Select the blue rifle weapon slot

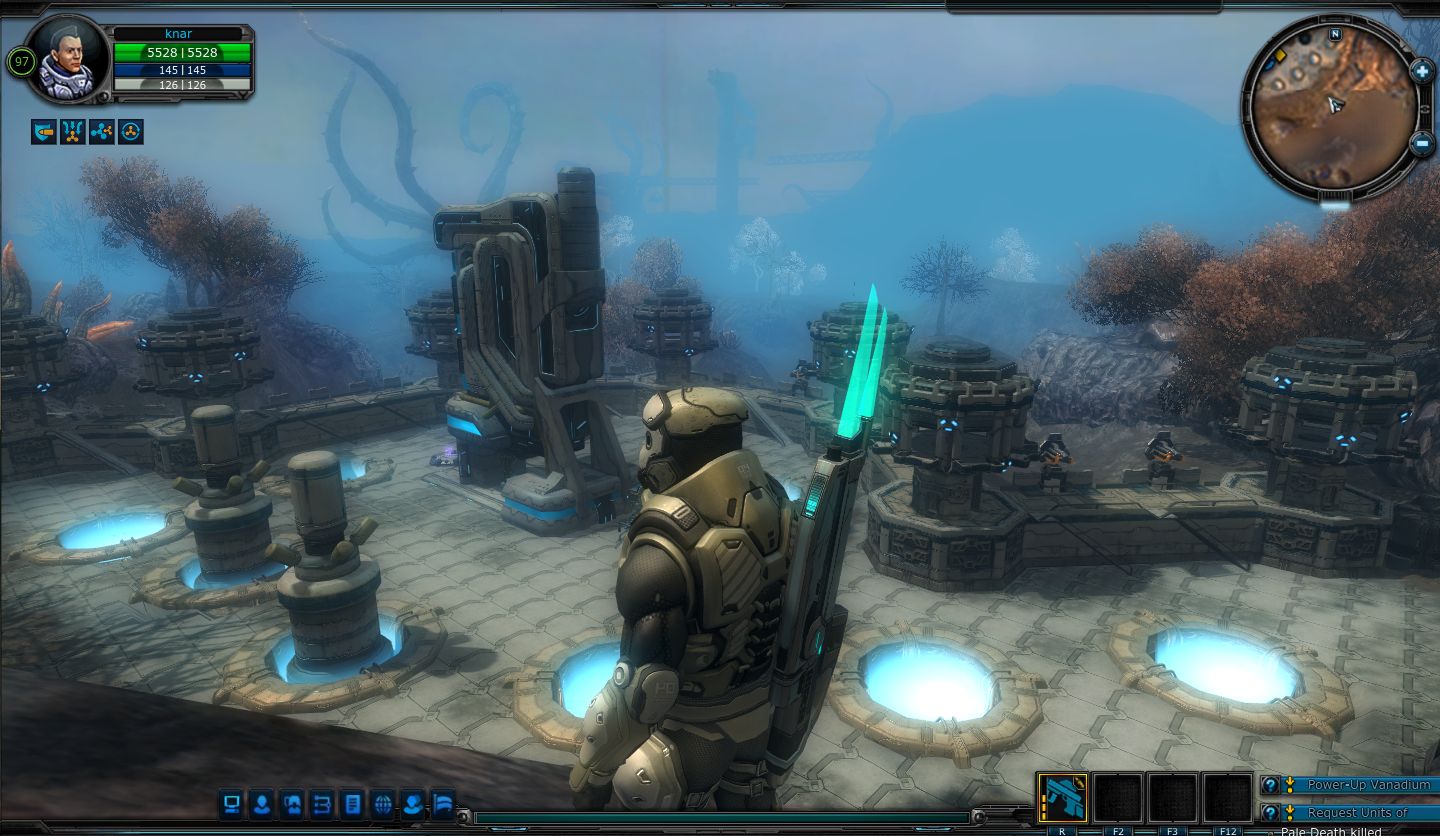point(1062,797)
